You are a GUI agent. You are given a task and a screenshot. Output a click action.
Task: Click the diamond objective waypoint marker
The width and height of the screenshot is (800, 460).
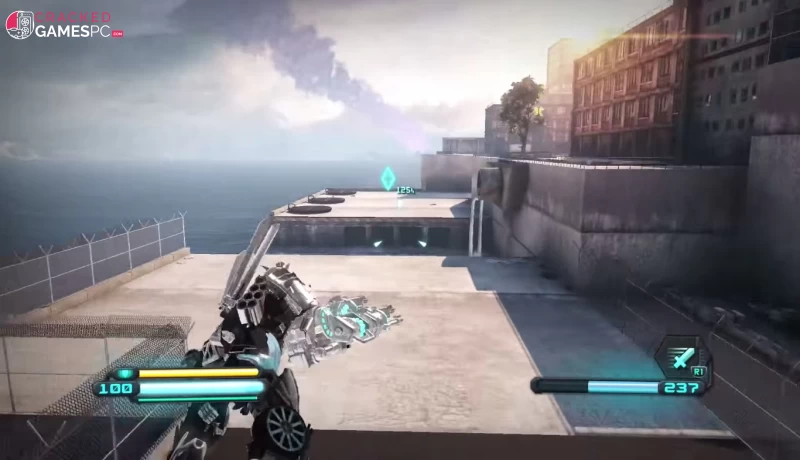point(386,179)
